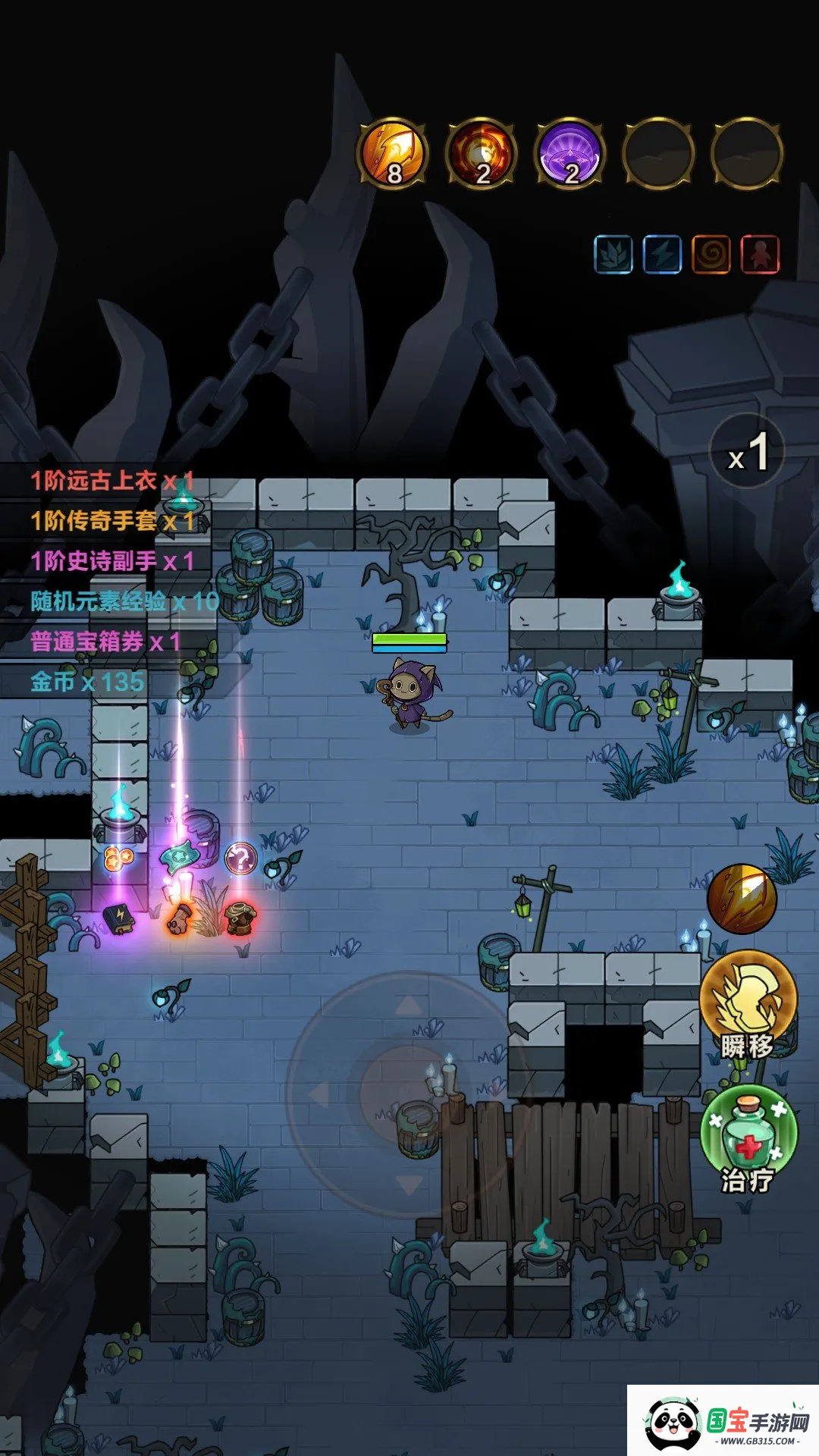819x1456 pixels.
Task: Tap the virtual joystick center
Action: [x=408, y=1094]
